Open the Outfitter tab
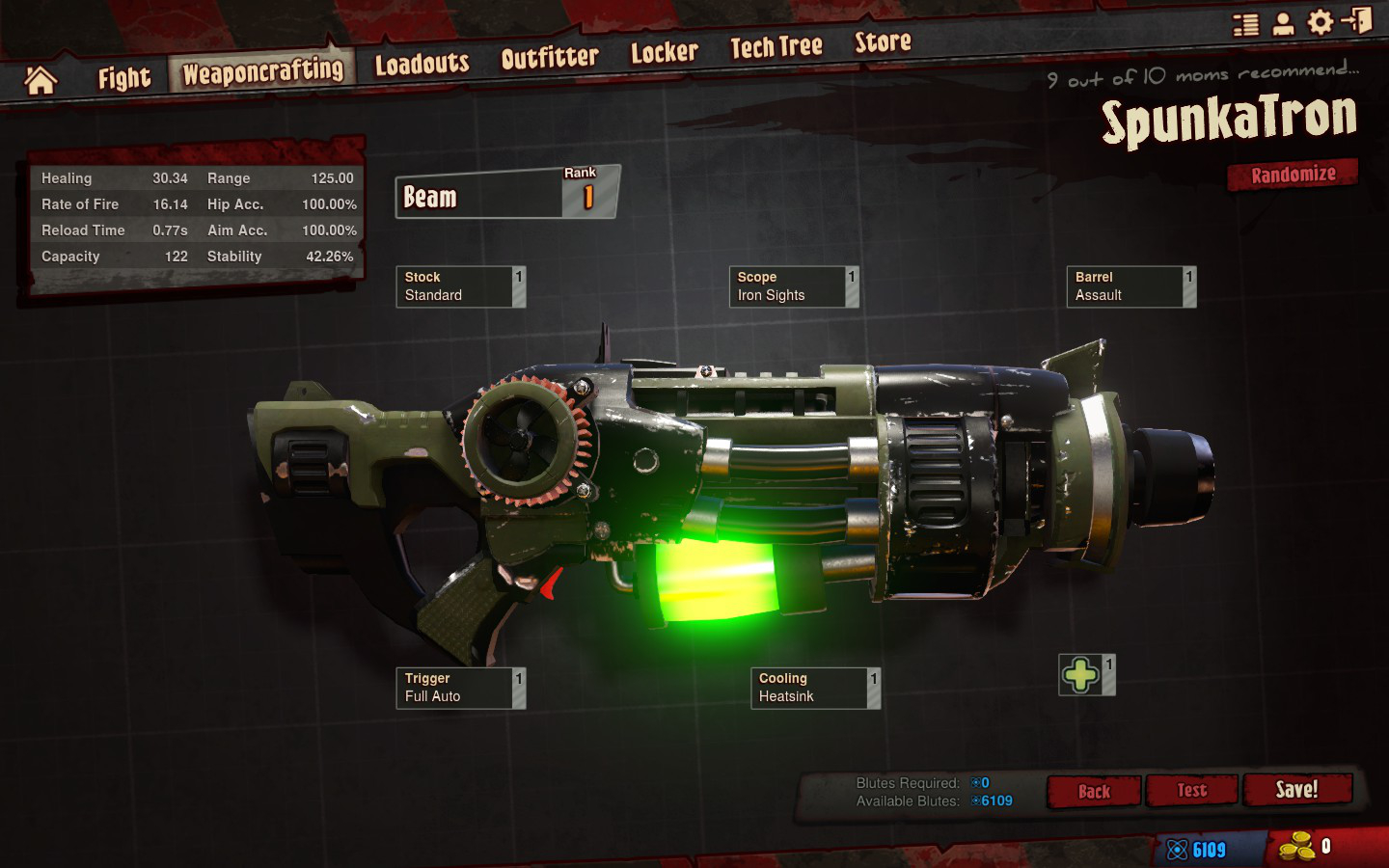 point(550,58)
